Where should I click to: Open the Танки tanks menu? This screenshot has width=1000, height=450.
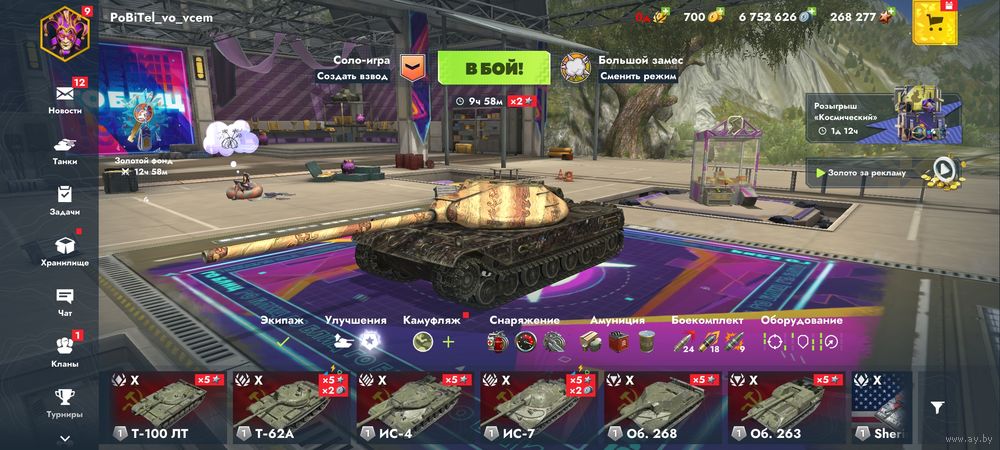click(65, 150)
